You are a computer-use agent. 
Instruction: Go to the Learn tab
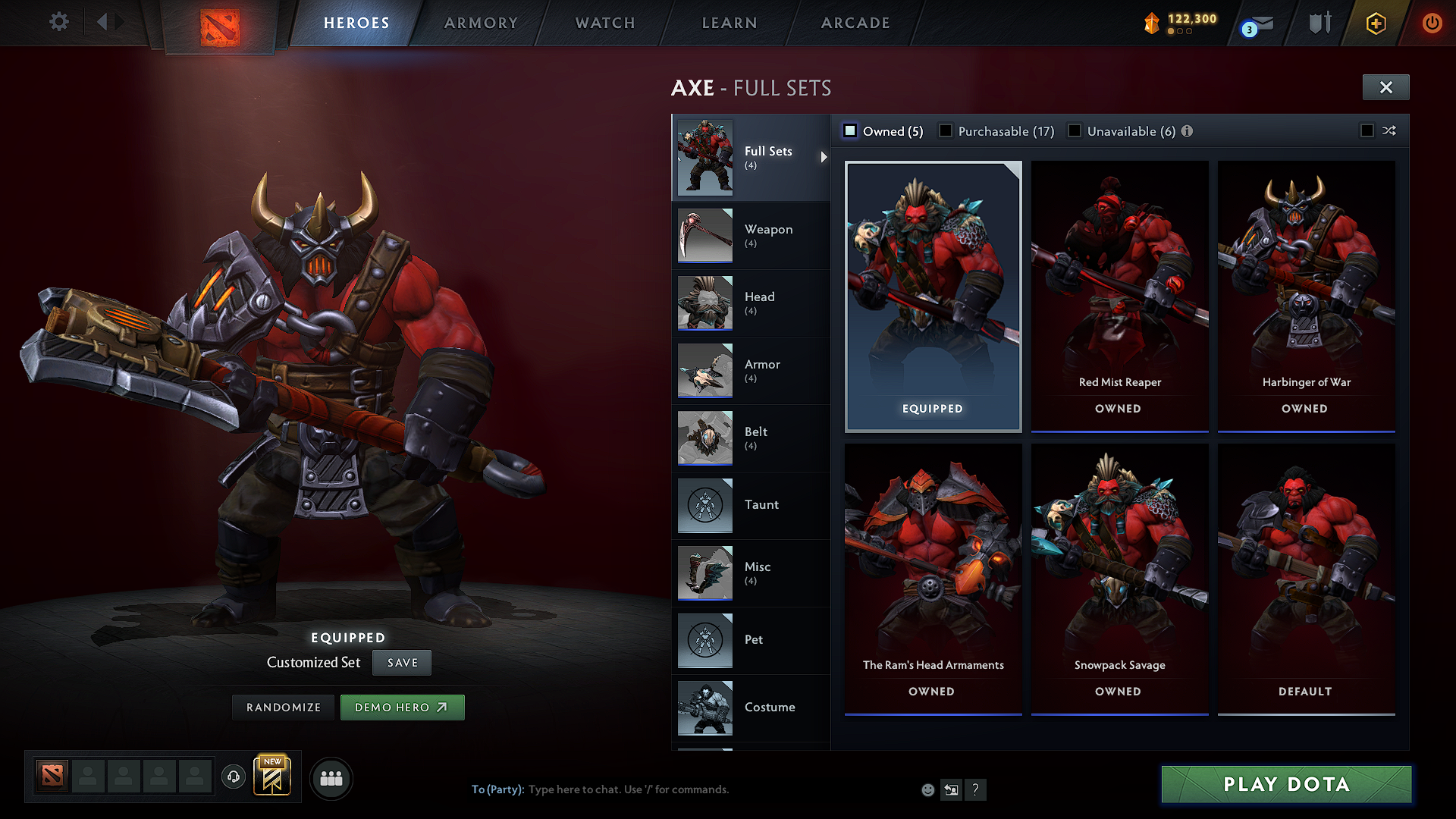click(730, 23)
